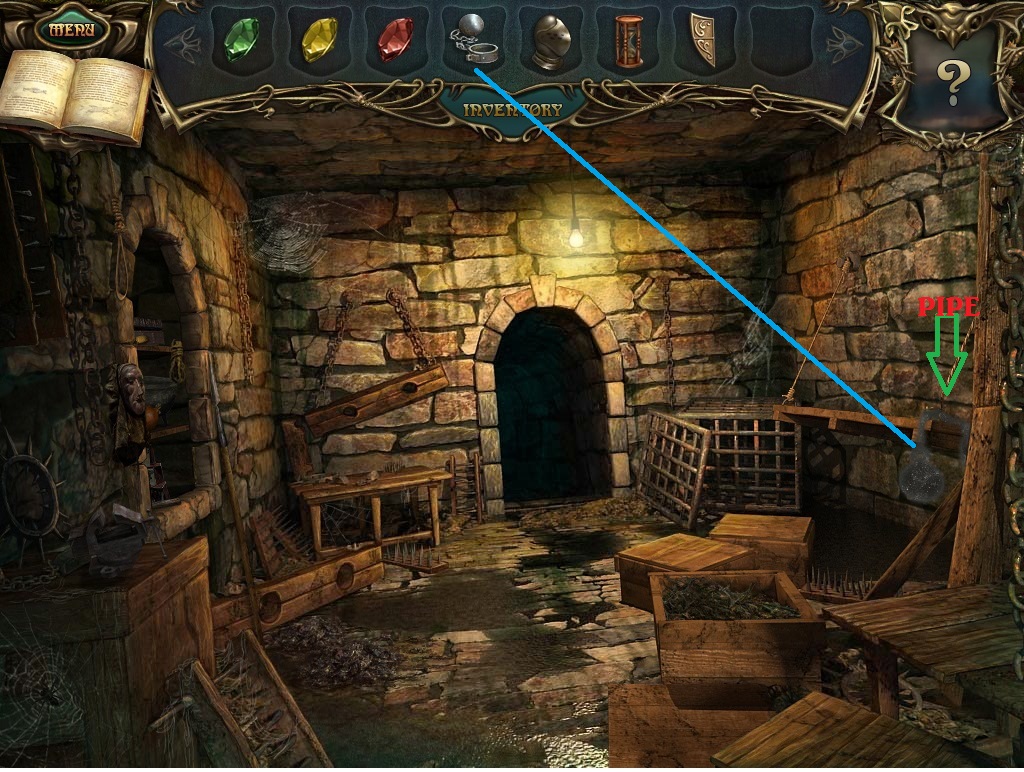Pick the yellow gem from inventory
The width and height of the screenshot is (1024, 772).
tap(319, 40)
